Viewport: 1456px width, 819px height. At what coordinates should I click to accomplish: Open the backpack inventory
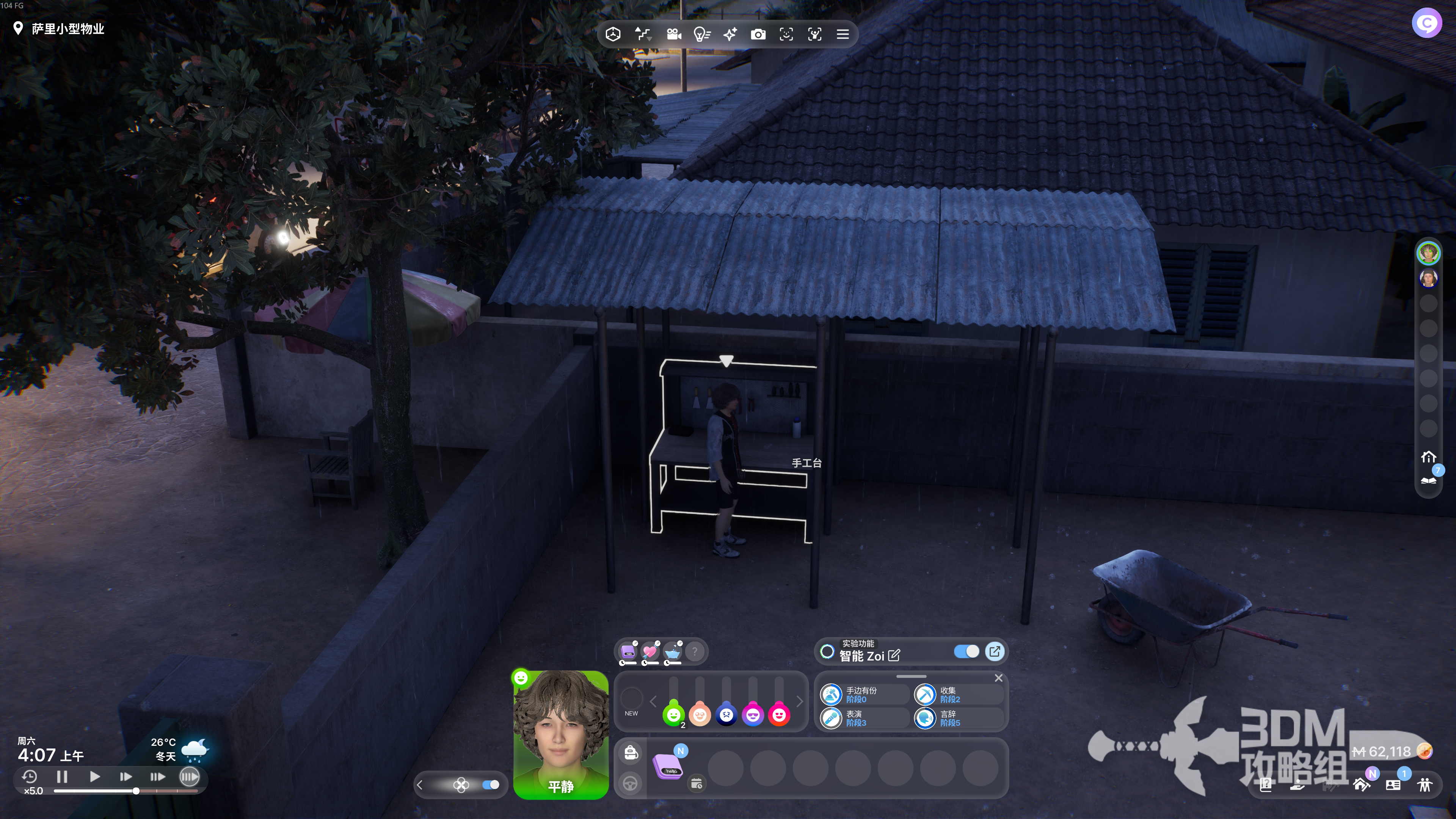[631, 752]
